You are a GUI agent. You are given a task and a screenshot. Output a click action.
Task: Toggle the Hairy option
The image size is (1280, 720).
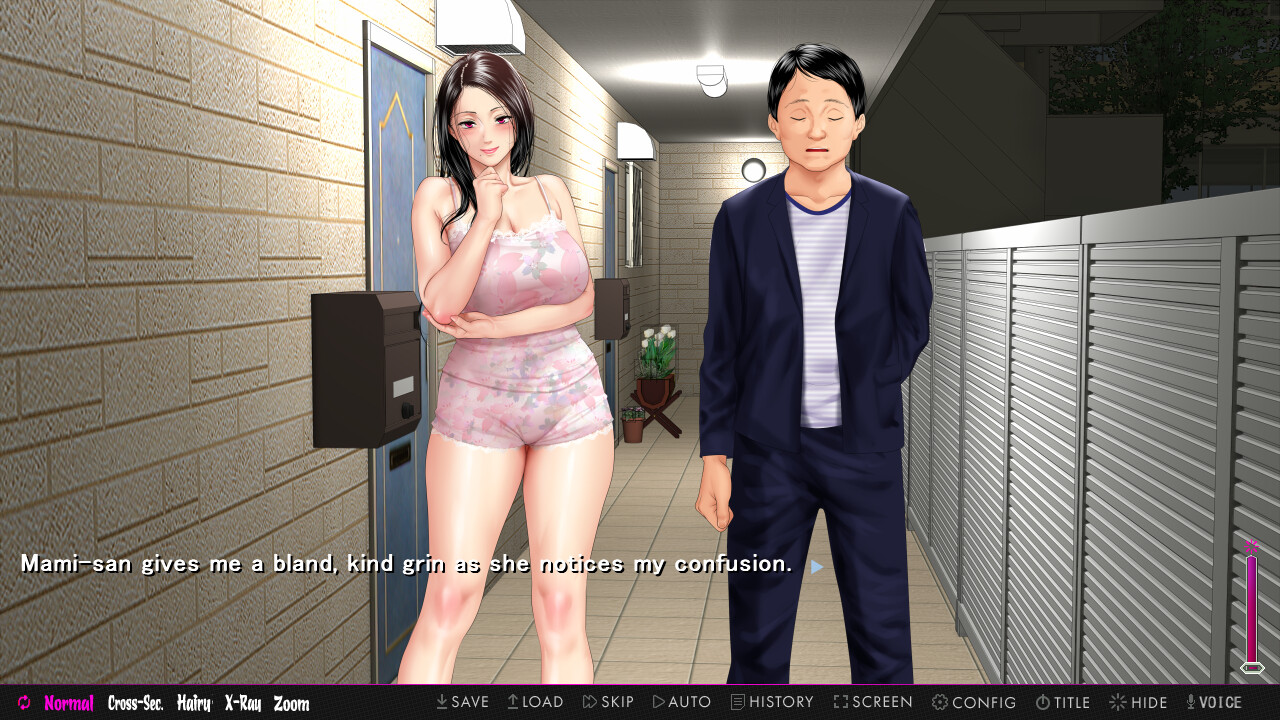point(194,703)
